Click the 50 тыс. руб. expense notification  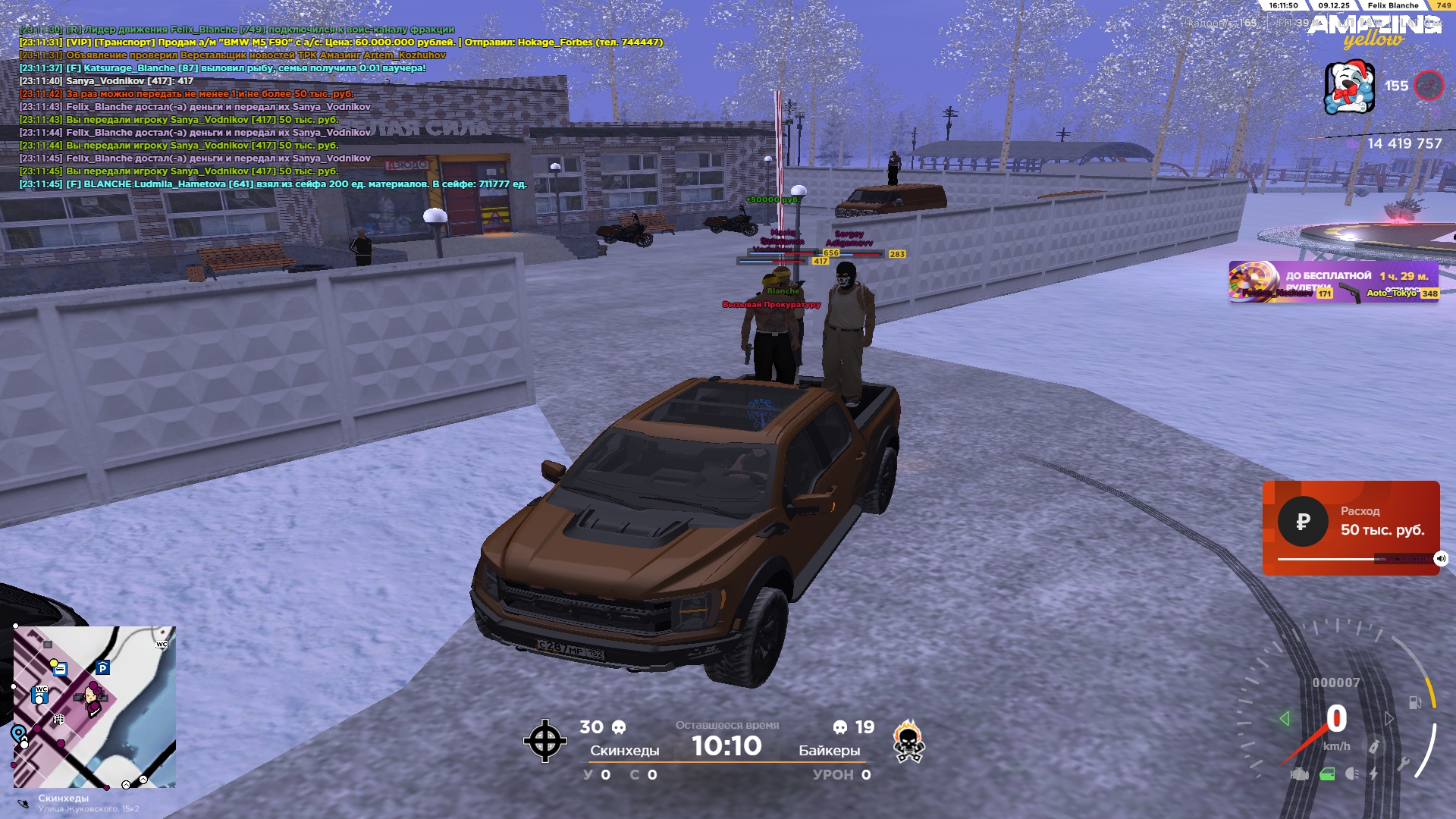[1351, 527]
